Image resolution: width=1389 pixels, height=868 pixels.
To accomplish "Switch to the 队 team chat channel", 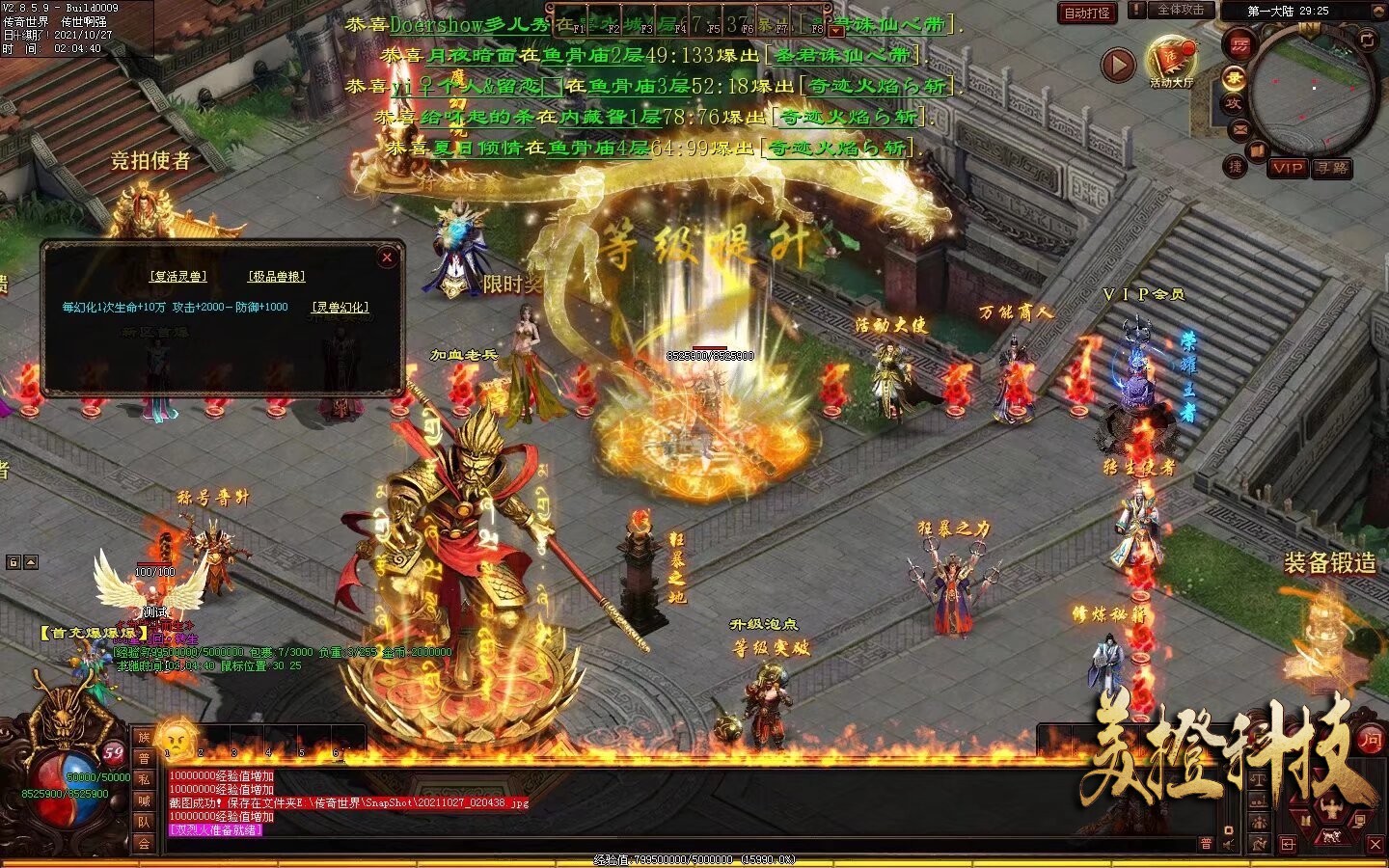I will pos(144,822).
